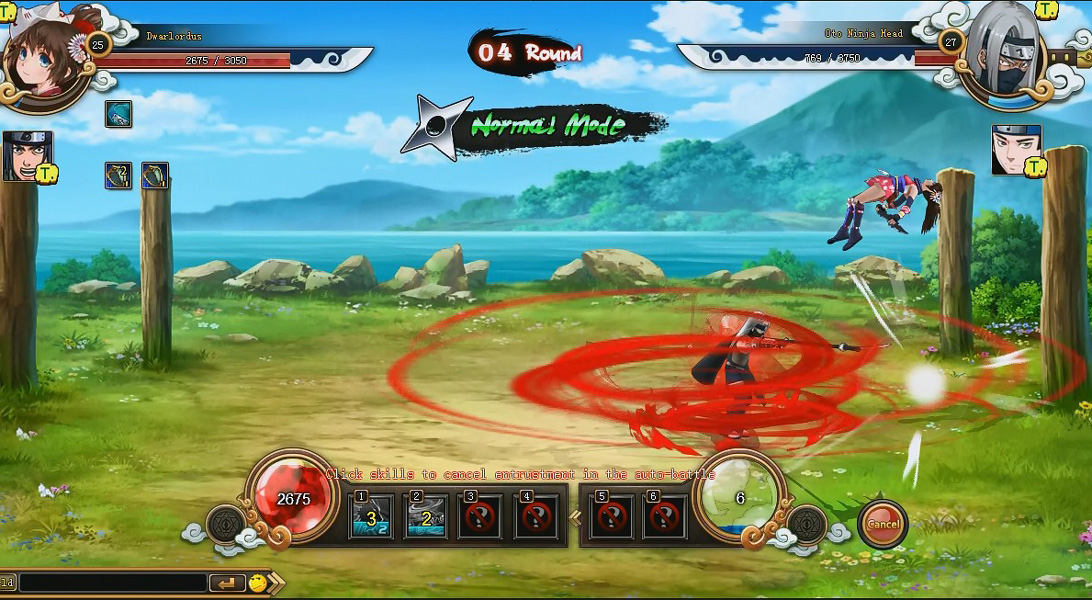This screenshot has height=600, width=1092.
Task: Click the red health orb showing 2675
Action: [x=293, y=497]
